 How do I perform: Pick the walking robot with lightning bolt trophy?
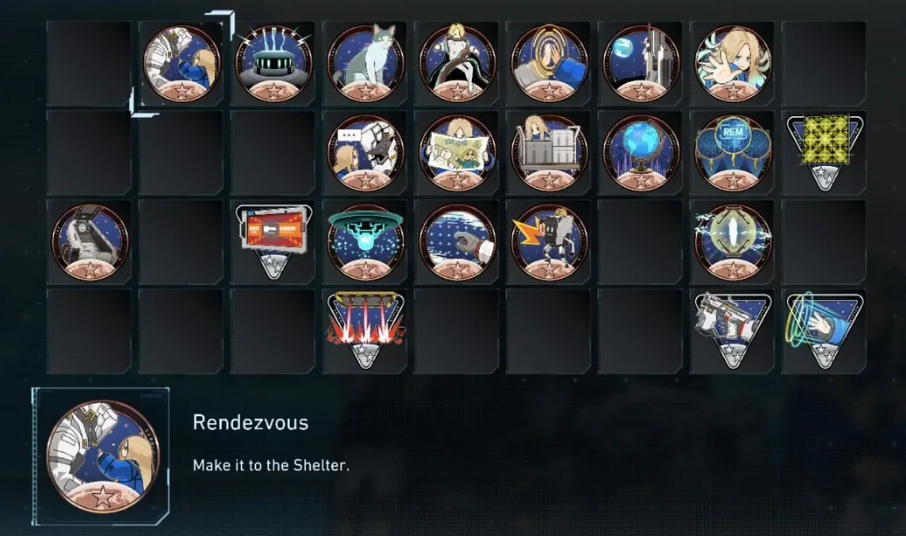coord(549,242)
